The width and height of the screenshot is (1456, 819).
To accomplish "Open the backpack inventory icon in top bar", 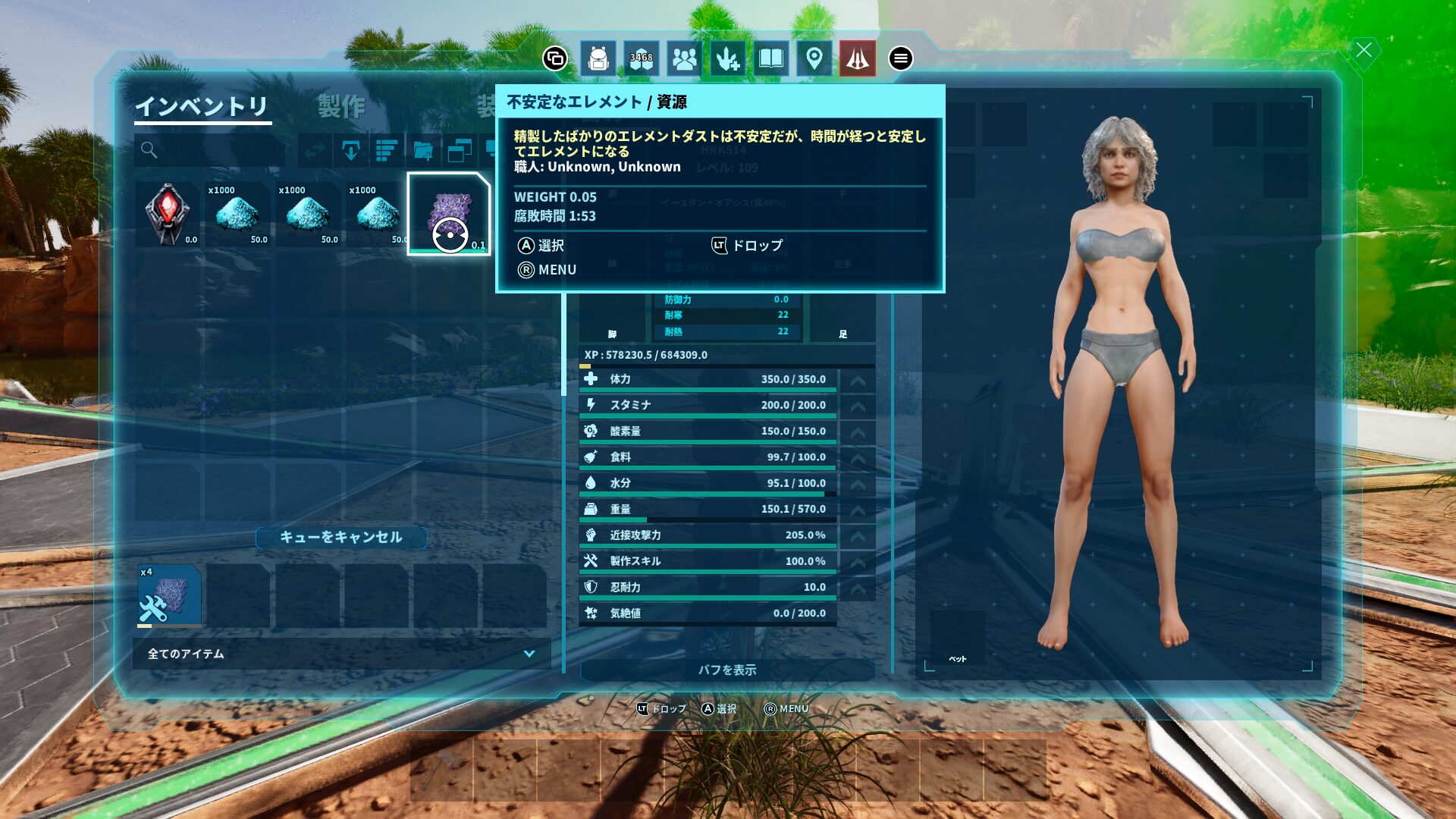I will [598, 58].
